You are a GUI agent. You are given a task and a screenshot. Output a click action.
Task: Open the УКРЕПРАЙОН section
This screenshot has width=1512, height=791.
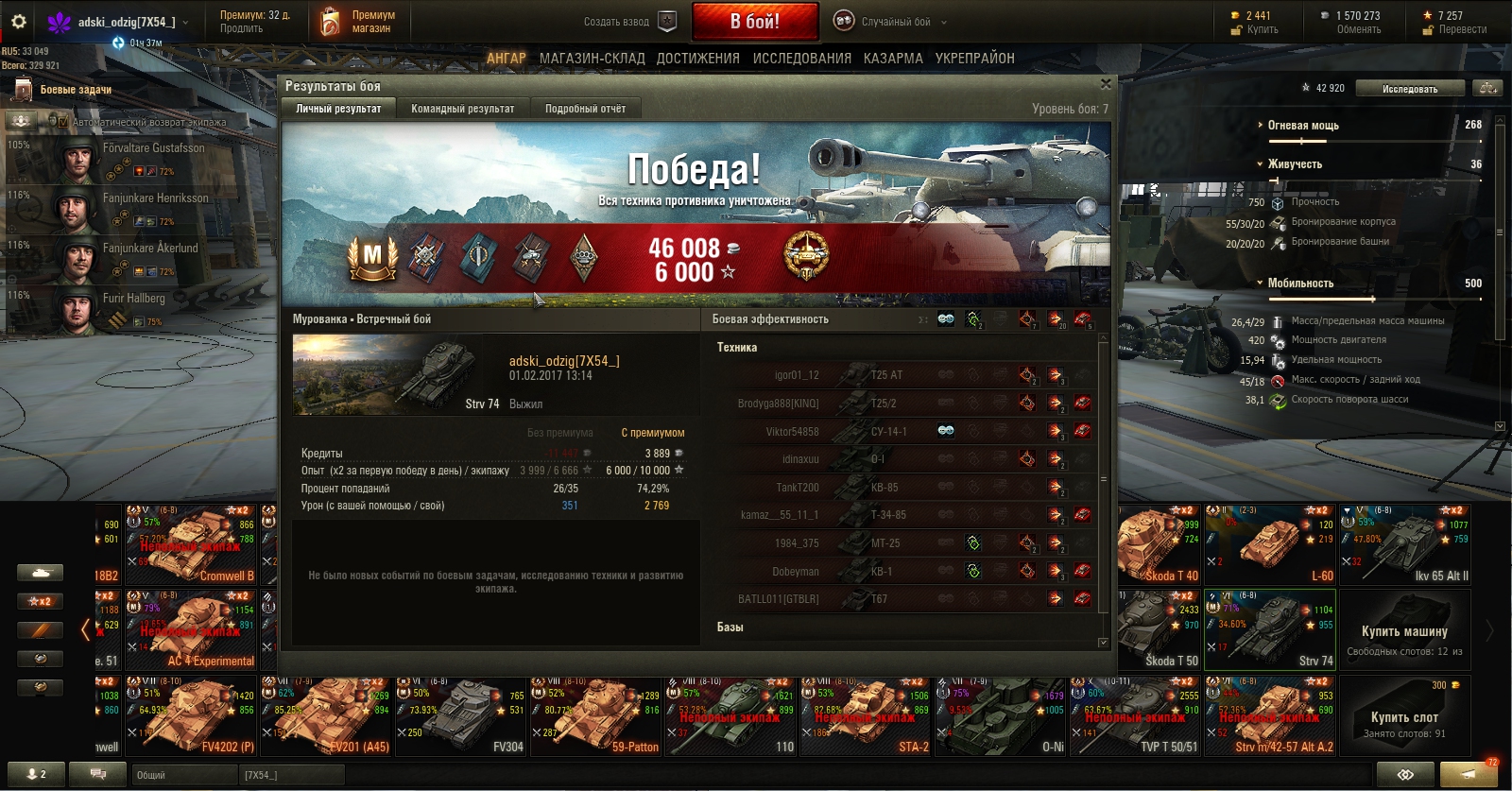[974, 59]
